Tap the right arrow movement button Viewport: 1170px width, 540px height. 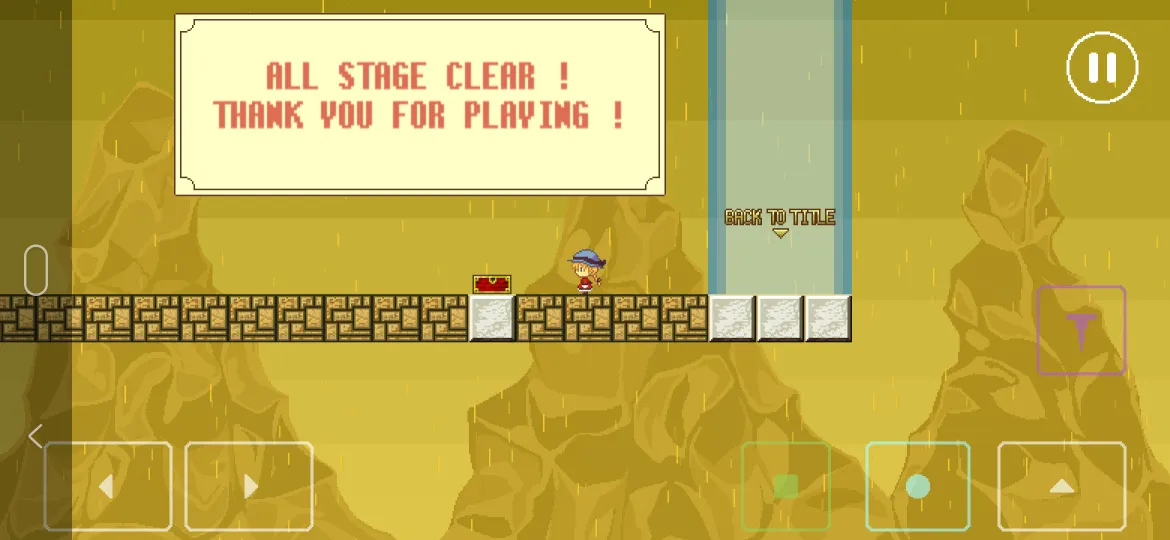(249, 486)
